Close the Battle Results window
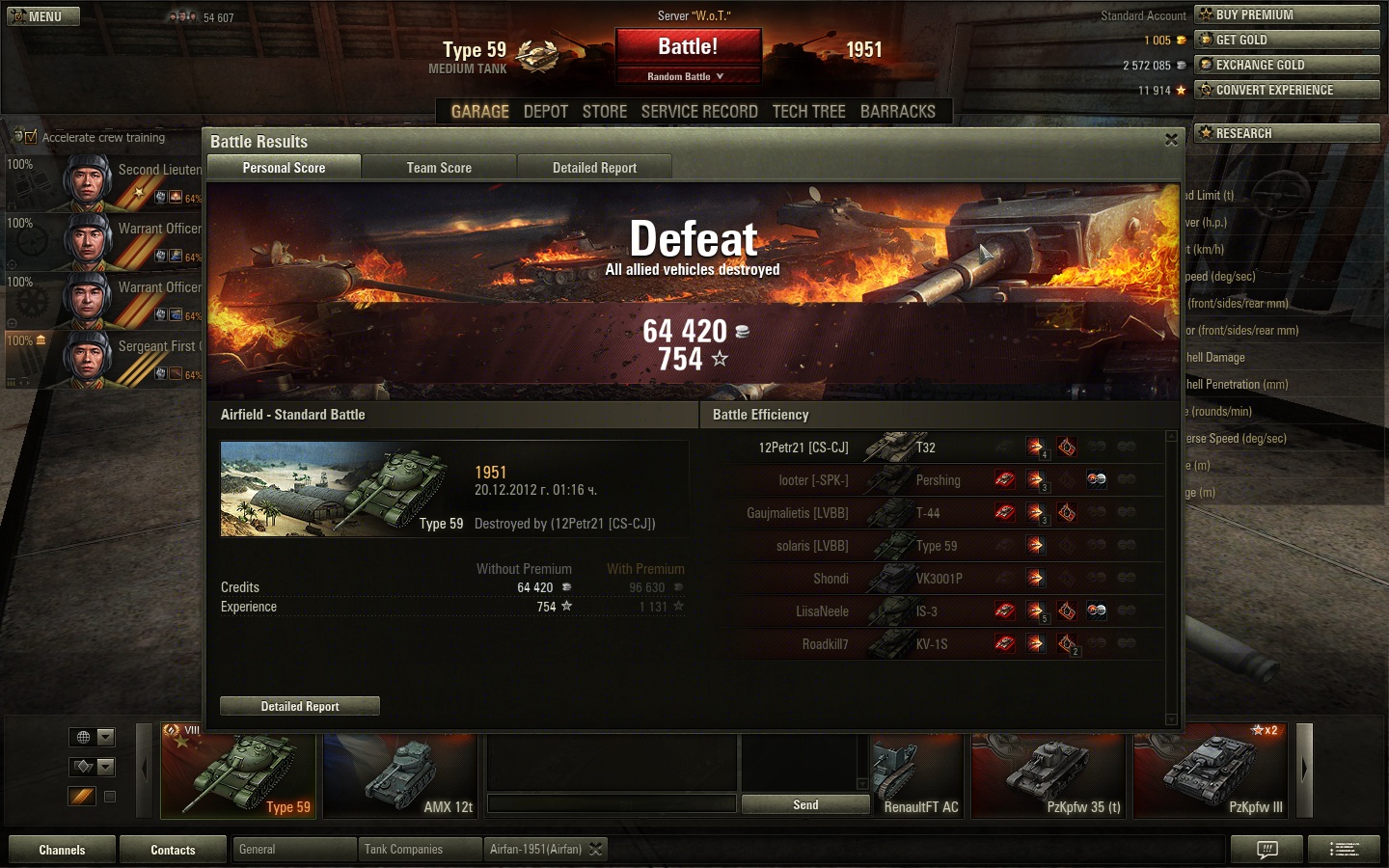The image size is (1389, 868). (x=1171, y=140)
